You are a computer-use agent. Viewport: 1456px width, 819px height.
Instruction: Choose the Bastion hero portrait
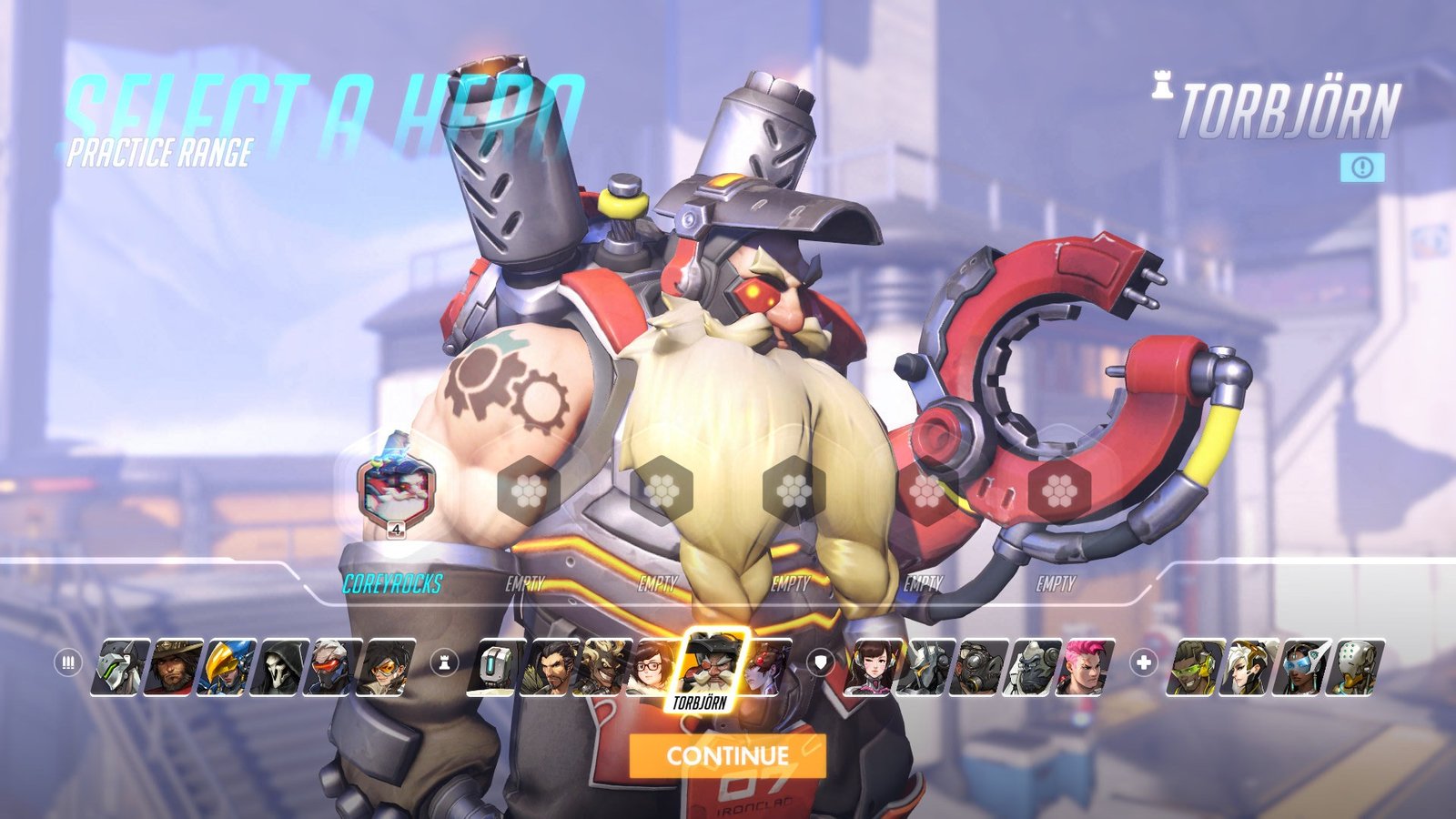tap(497, 667)
